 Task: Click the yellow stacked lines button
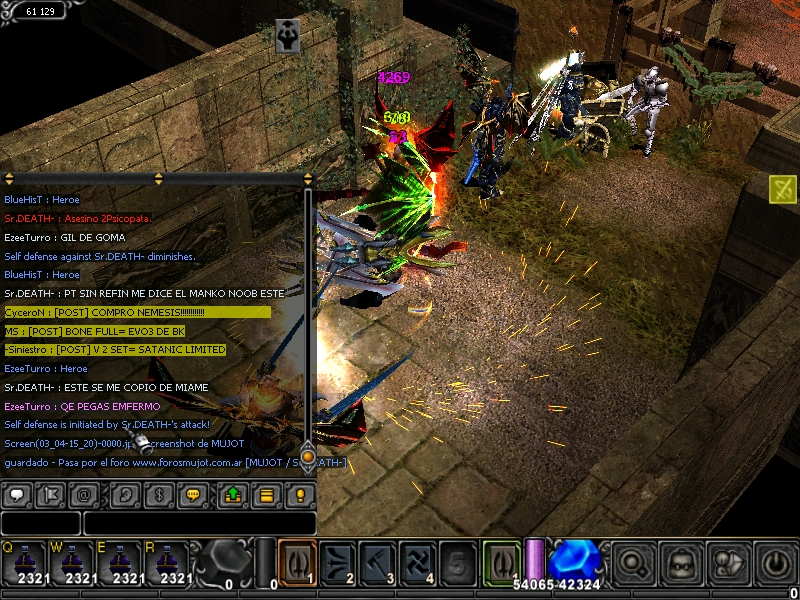pos(267,494)
